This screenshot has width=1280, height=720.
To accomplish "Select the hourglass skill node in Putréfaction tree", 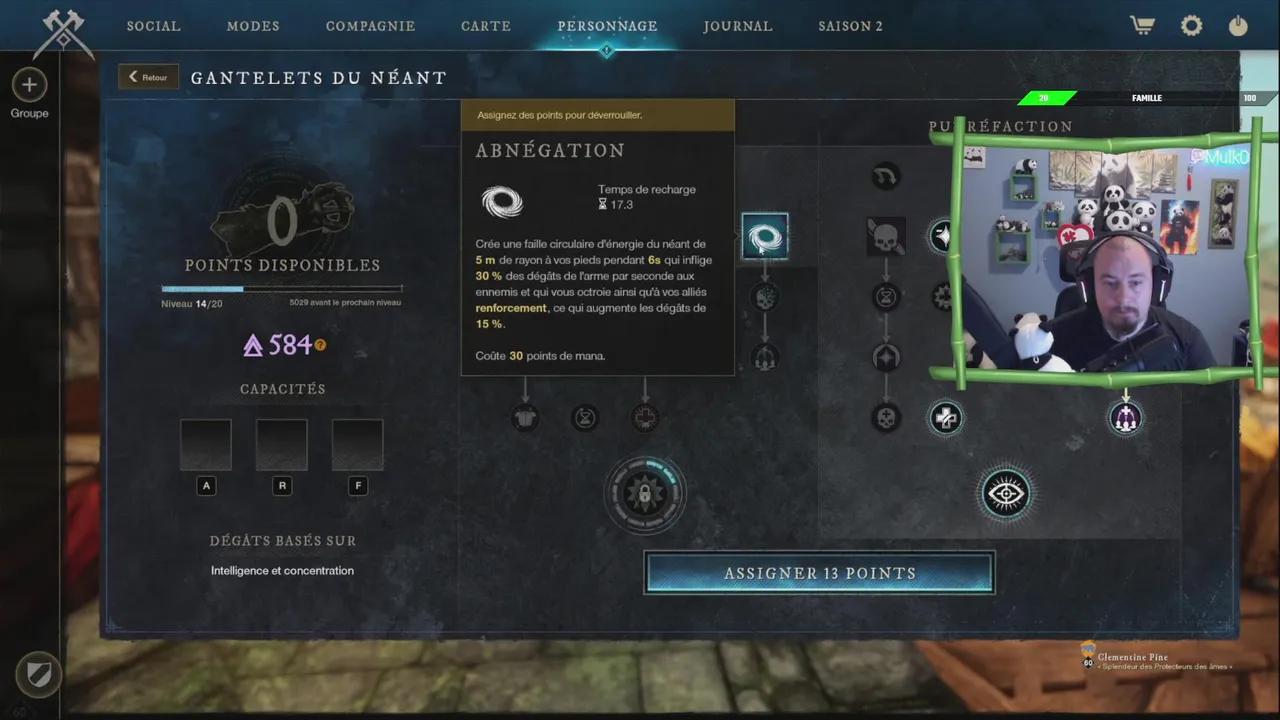I will (x=885, y=296).
